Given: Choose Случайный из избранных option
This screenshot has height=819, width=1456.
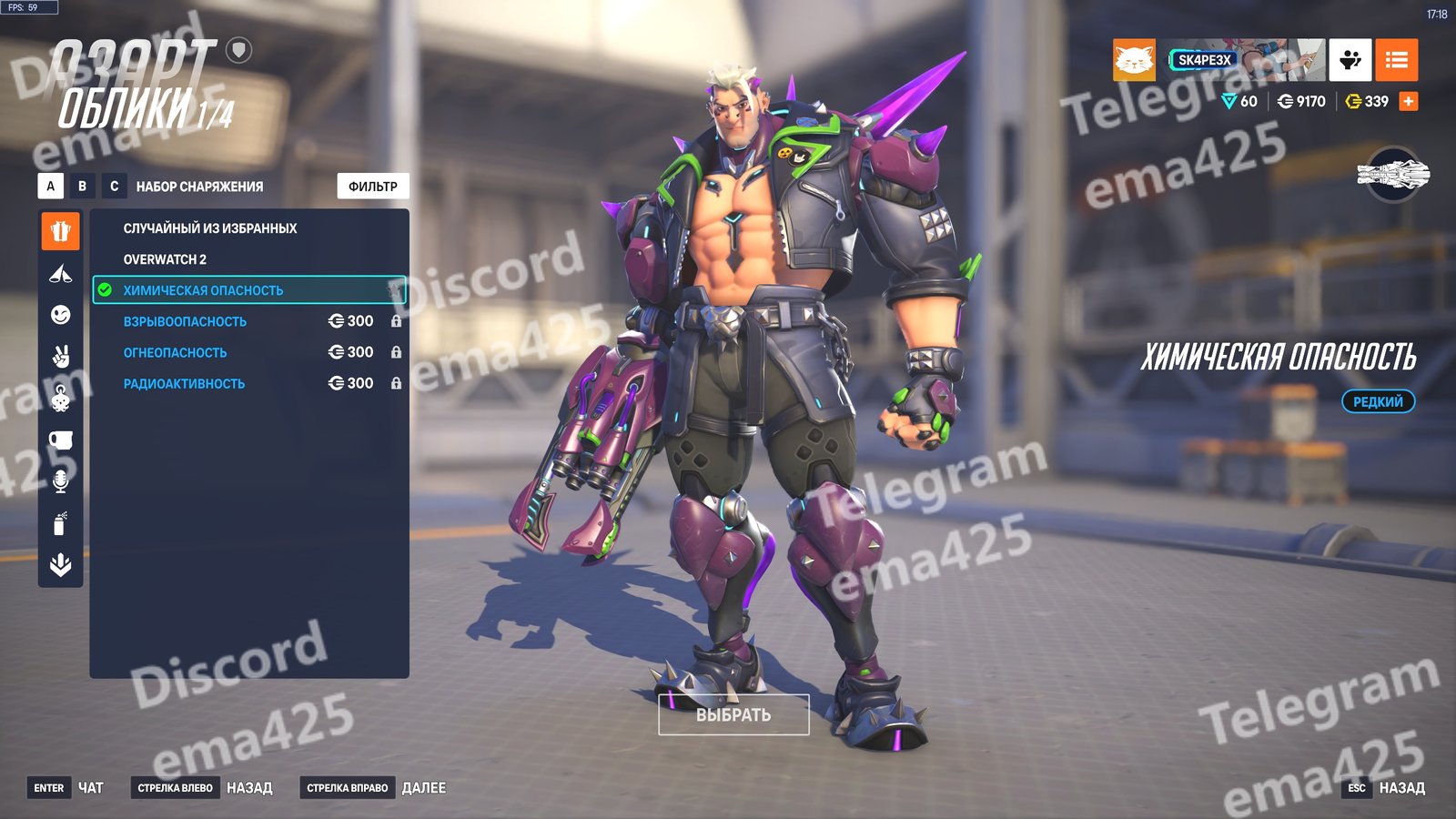Looking at the screenshot, I should (x=210, y=228).
